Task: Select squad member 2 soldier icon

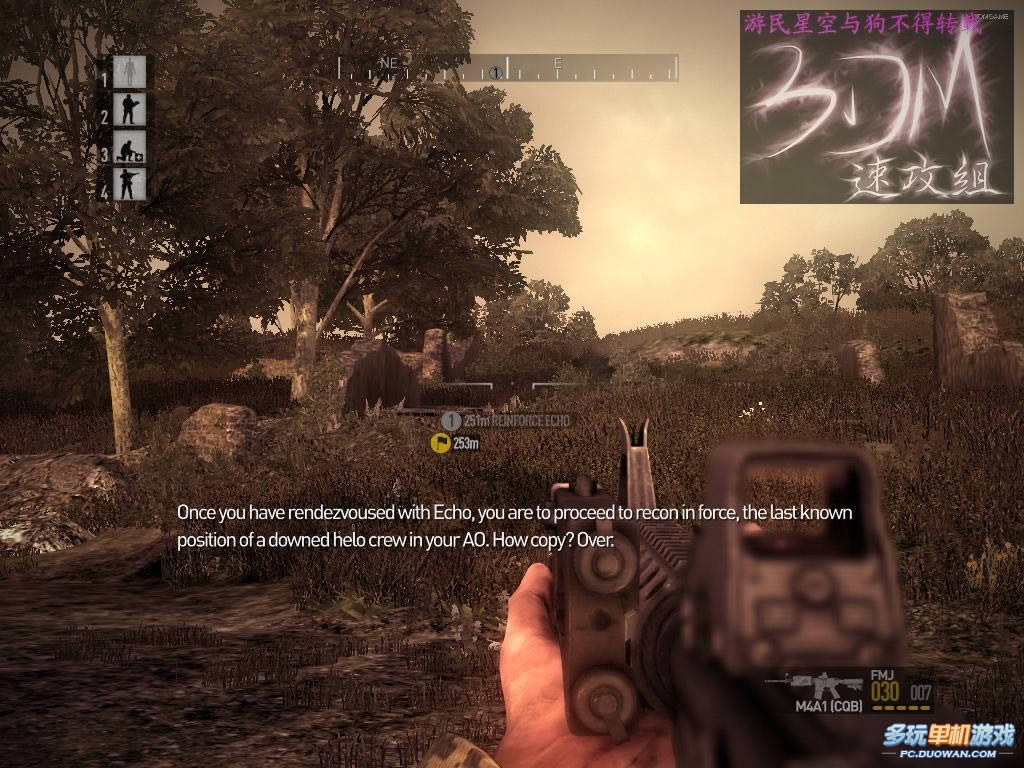Action: (x=129, y=109)
